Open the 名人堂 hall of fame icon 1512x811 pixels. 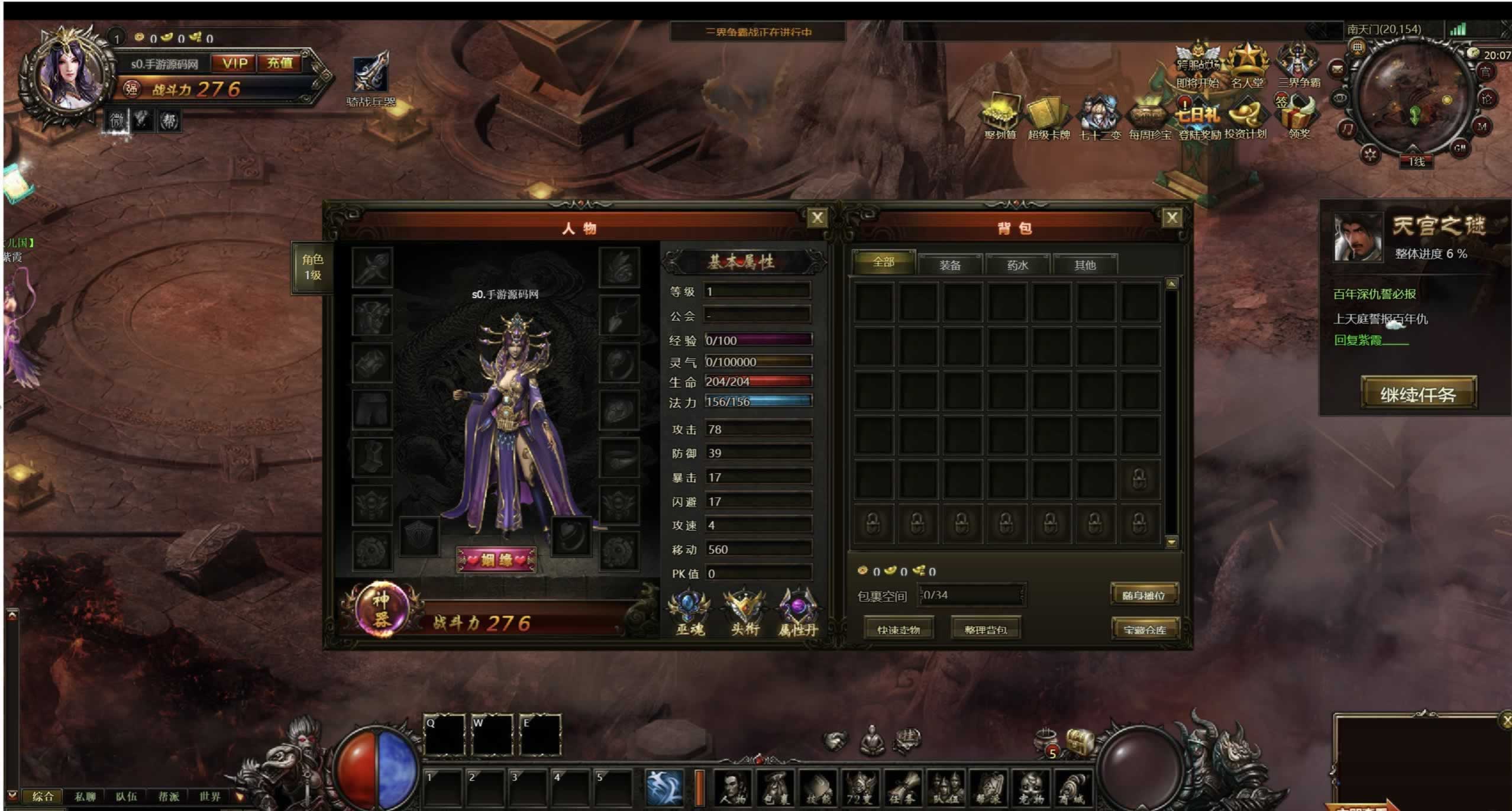1247,65
